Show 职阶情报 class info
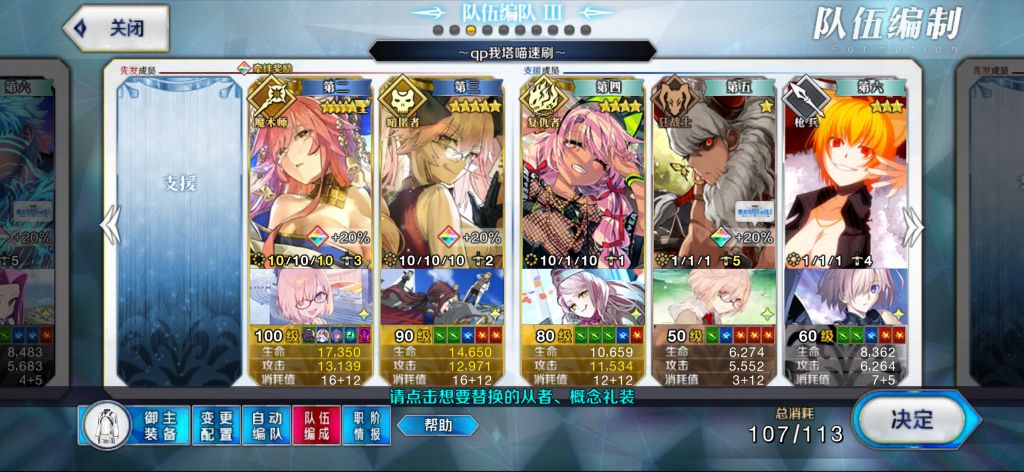 tap(367, 425)
